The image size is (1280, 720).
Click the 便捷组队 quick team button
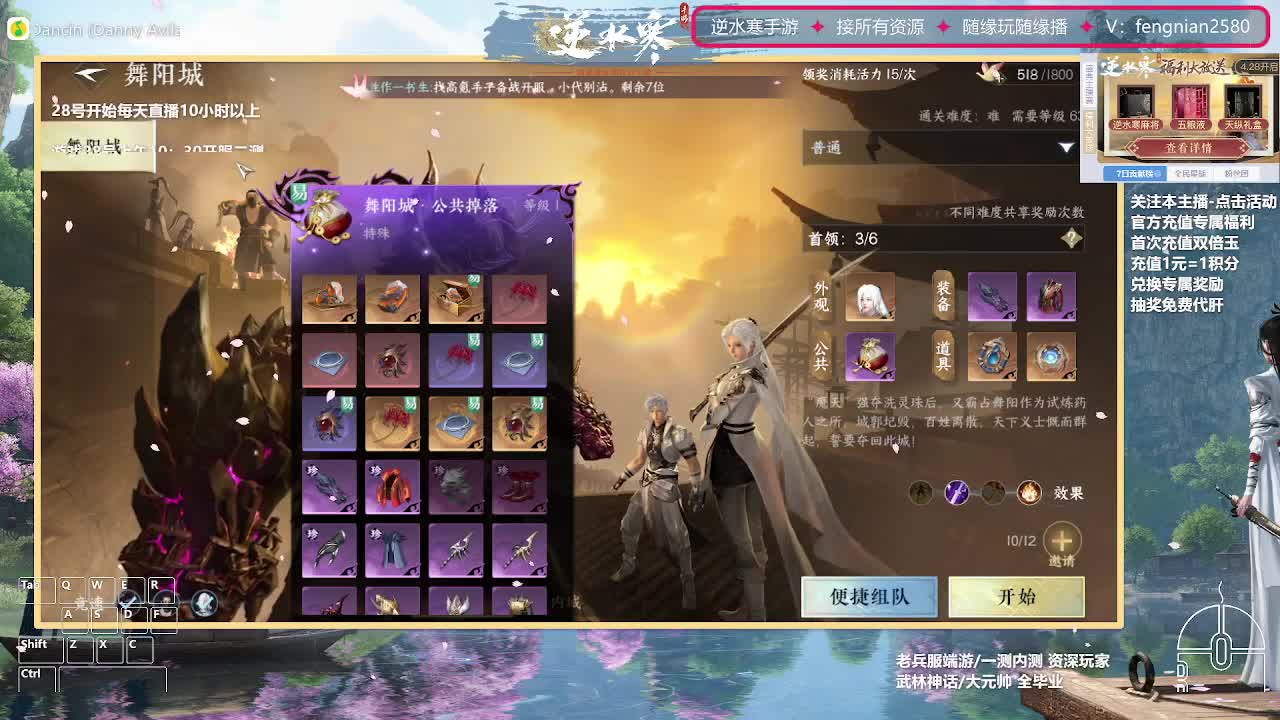tap(869, 595)
